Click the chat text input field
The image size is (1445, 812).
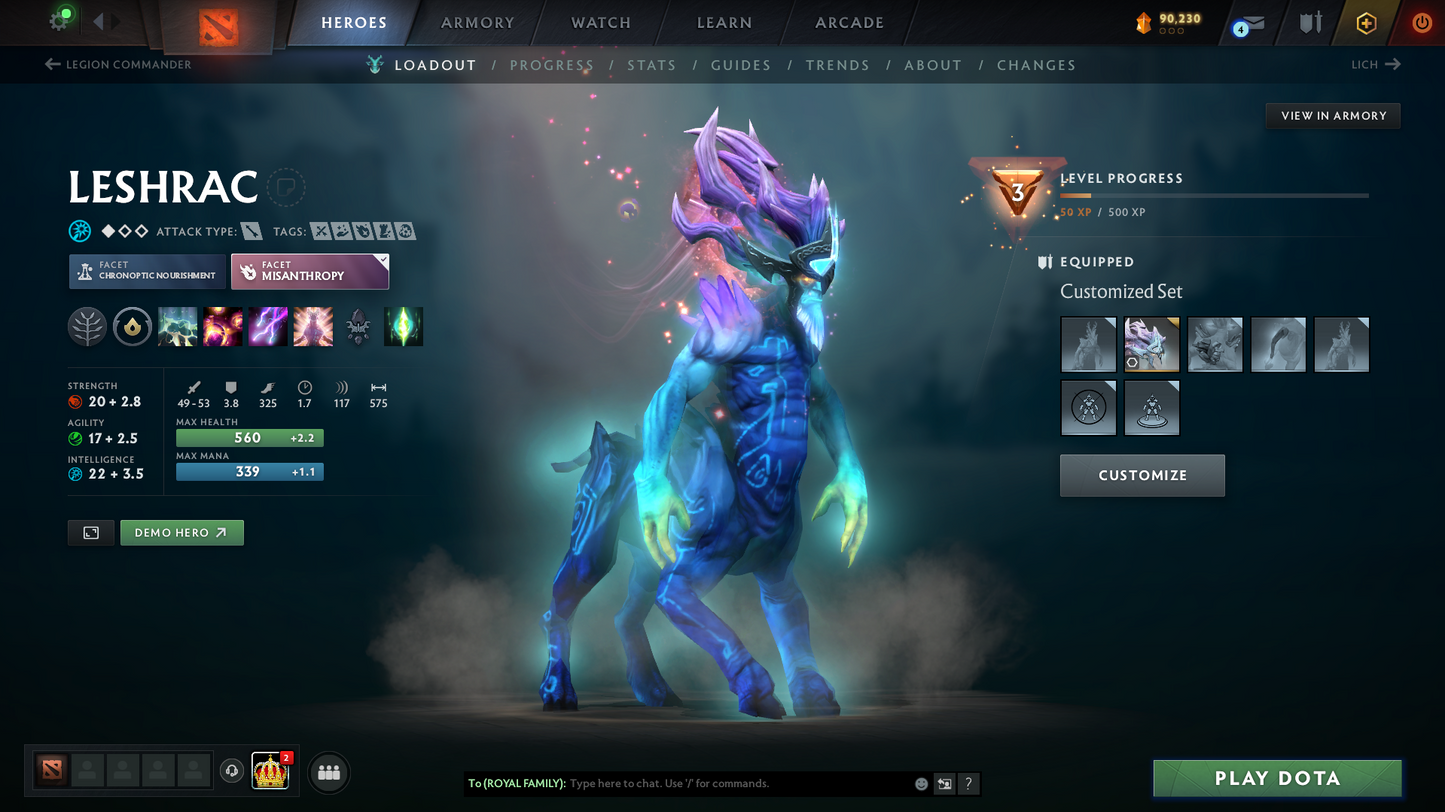click(x=735, y=784)
